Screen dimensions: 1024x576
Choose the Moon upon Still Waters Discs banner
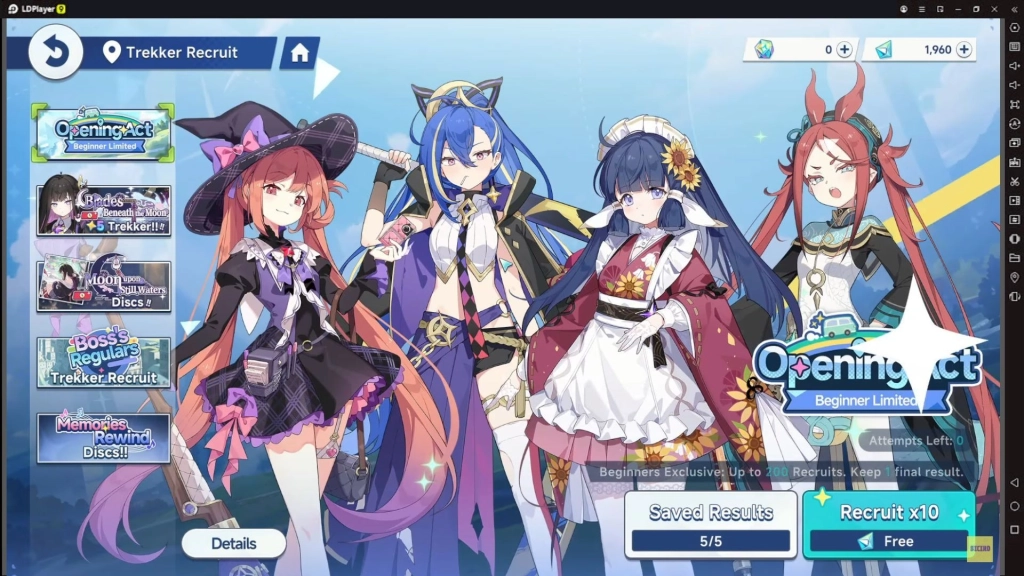coord(103,286)
